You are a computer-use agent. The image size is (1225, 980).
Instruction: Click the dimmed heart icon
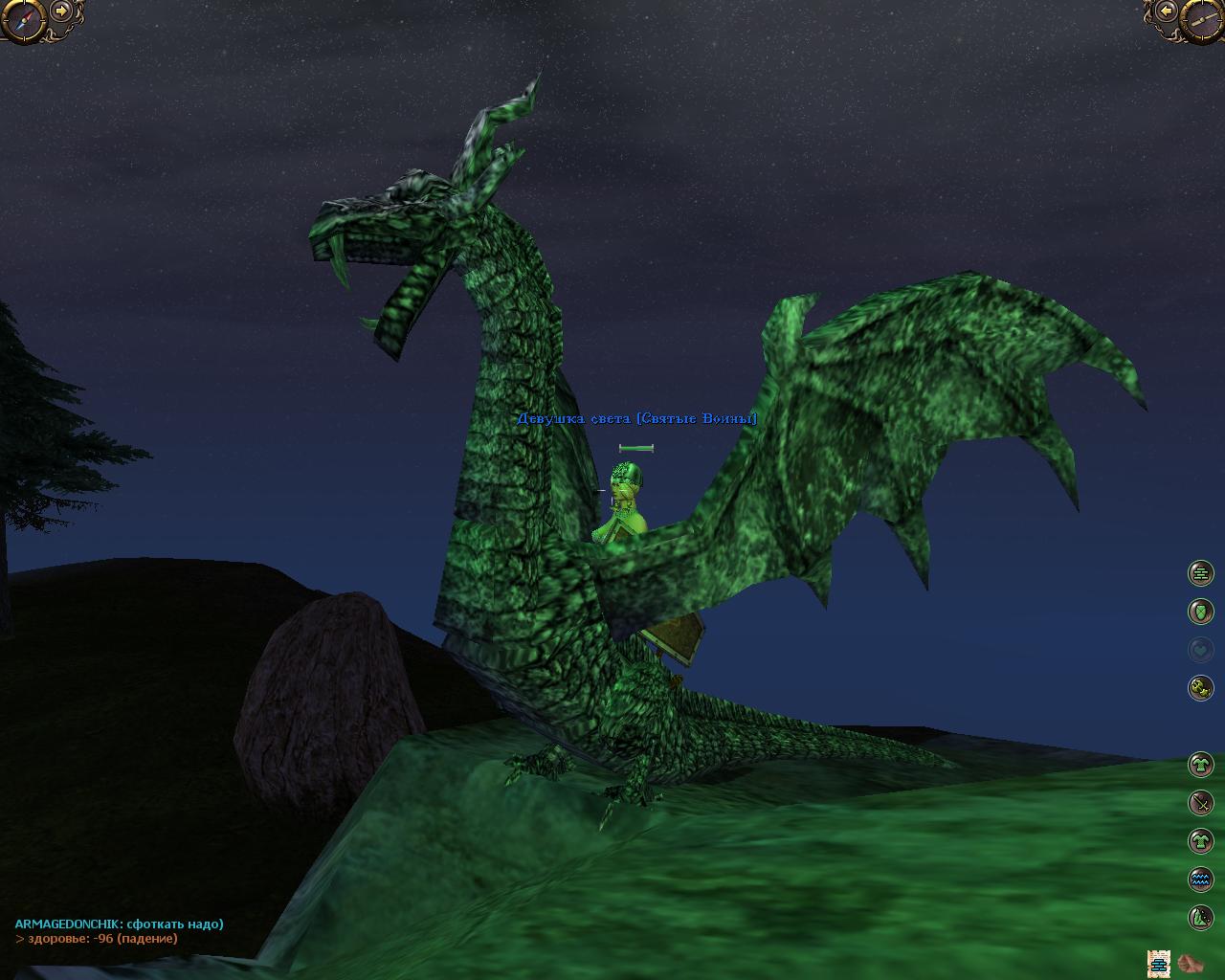[x=1200, y=650]
